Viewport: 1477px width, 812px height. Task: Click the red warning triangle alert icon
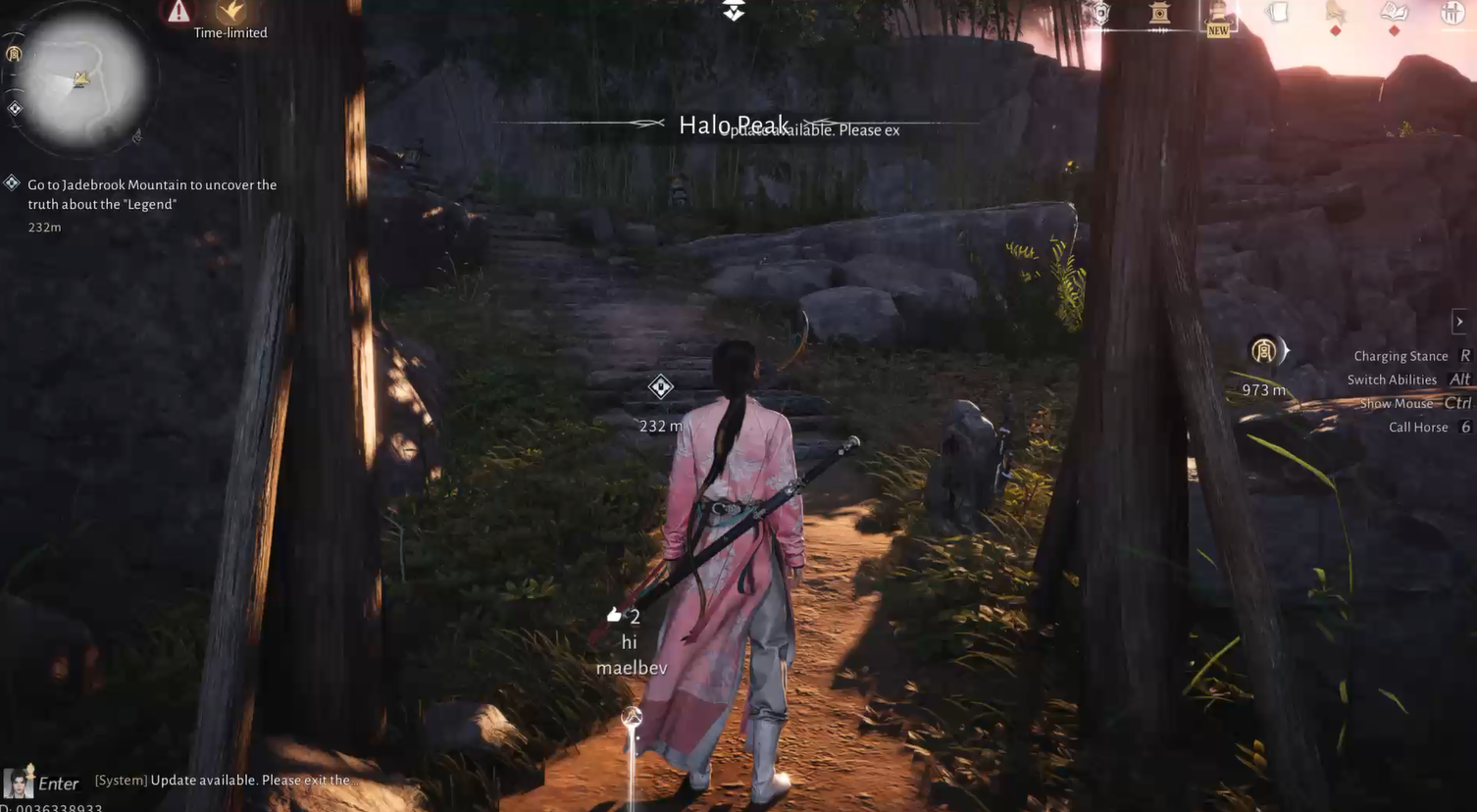pos(178,12)
